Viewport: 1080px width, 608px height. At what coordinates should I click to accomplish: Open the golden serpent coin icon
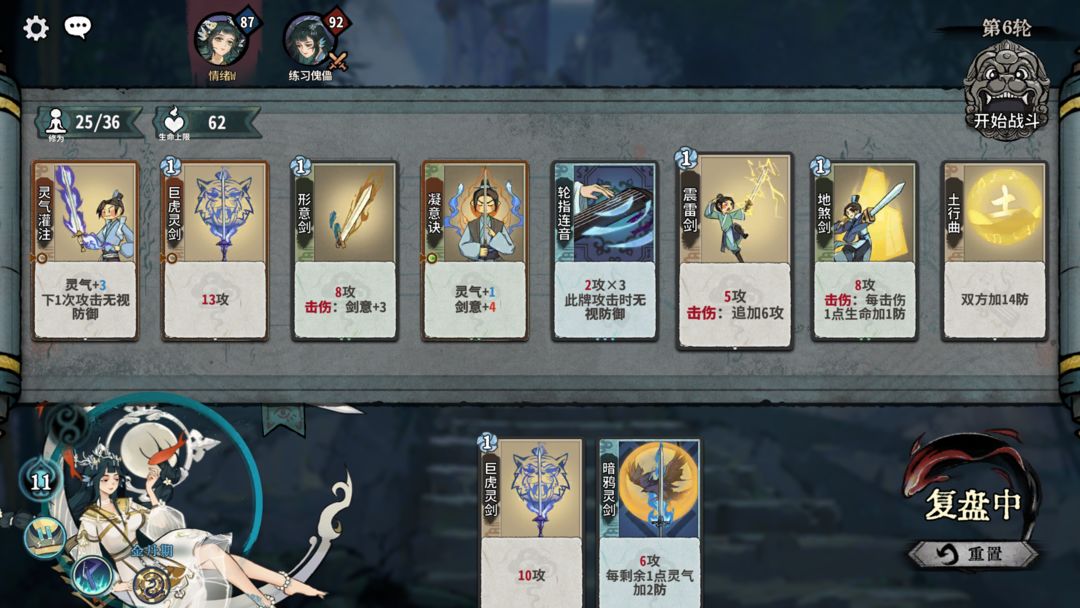pos(149,583)
